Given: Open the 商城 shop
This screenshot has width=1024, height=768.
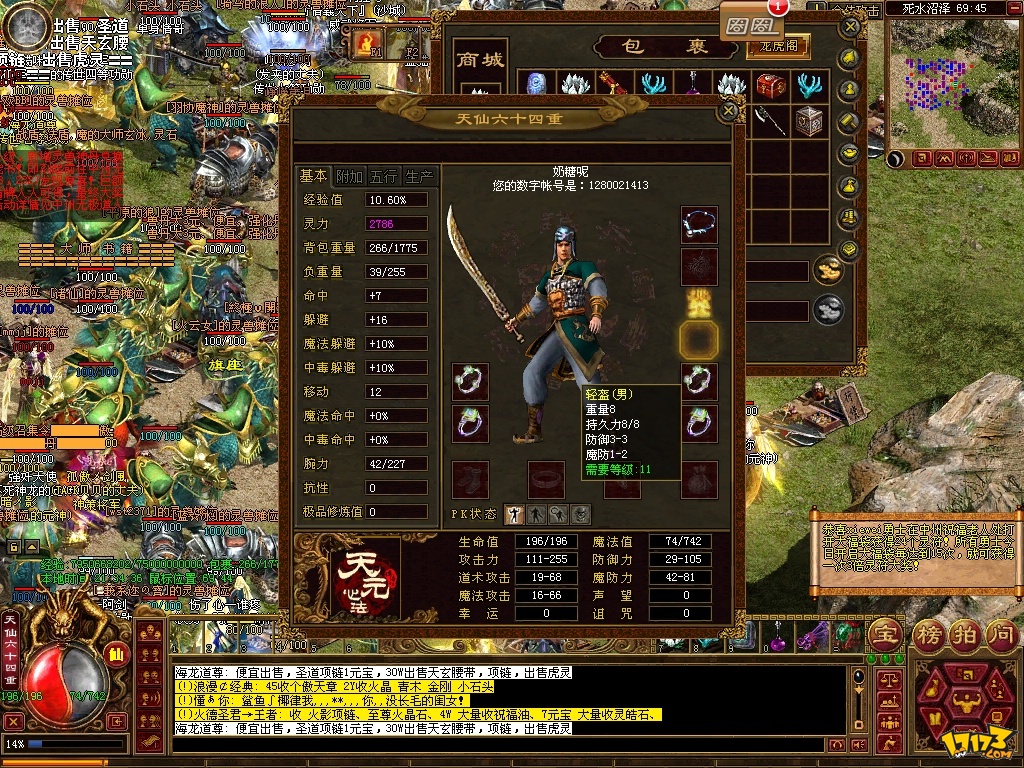Looking at the screenshot, I should tap(480, 60).
